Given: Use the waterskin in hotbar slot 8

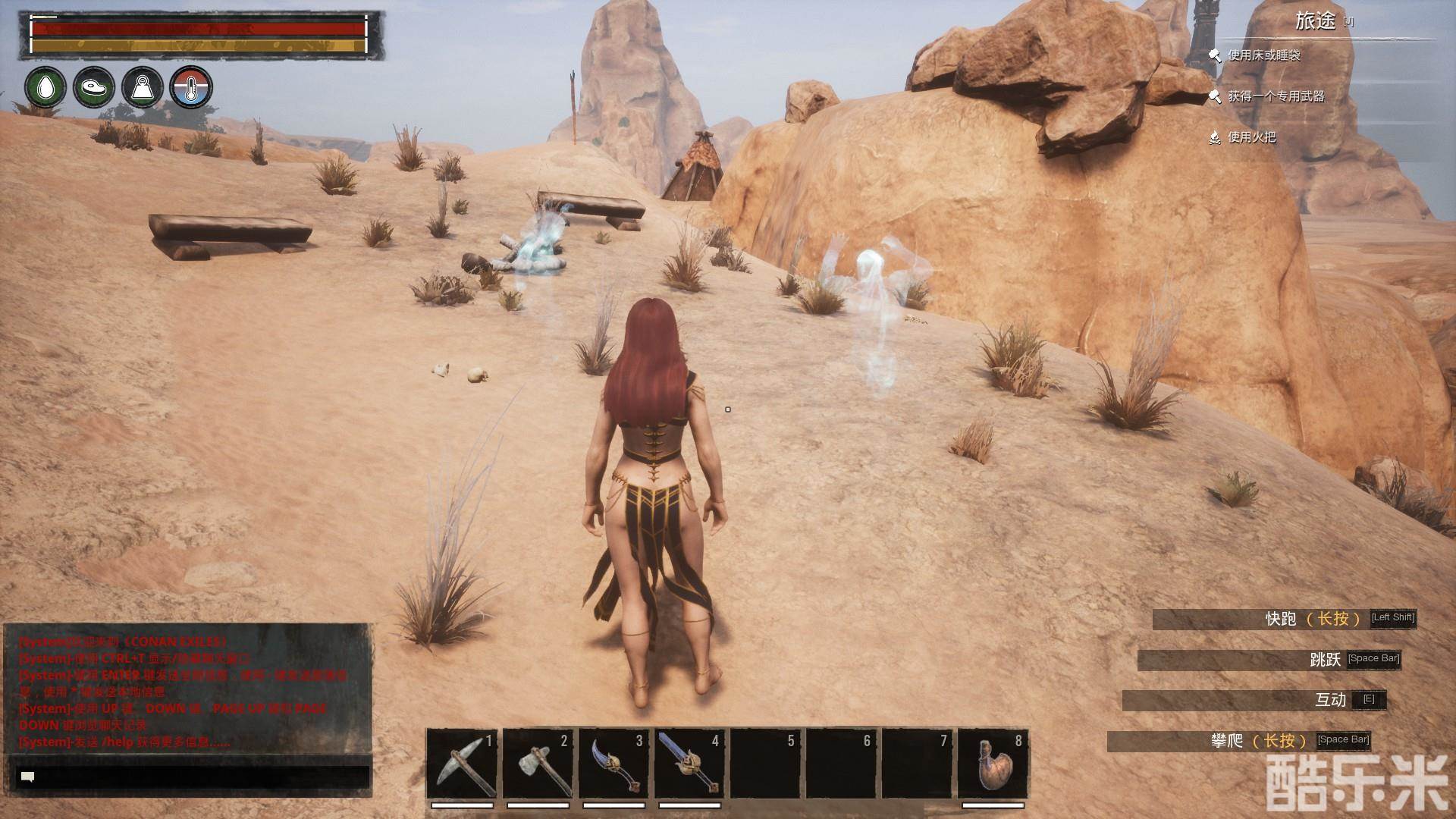Looking at the screenshot, I should [x=993, y=764].
